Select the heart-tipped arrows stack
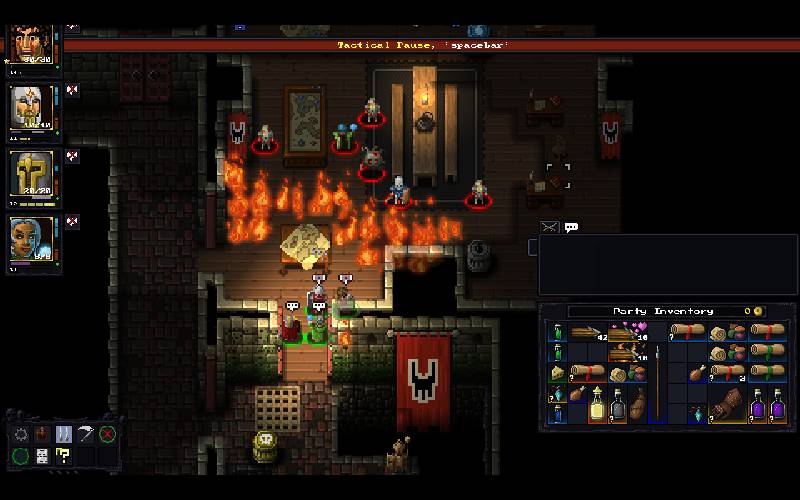 click(x=628, y=332)
